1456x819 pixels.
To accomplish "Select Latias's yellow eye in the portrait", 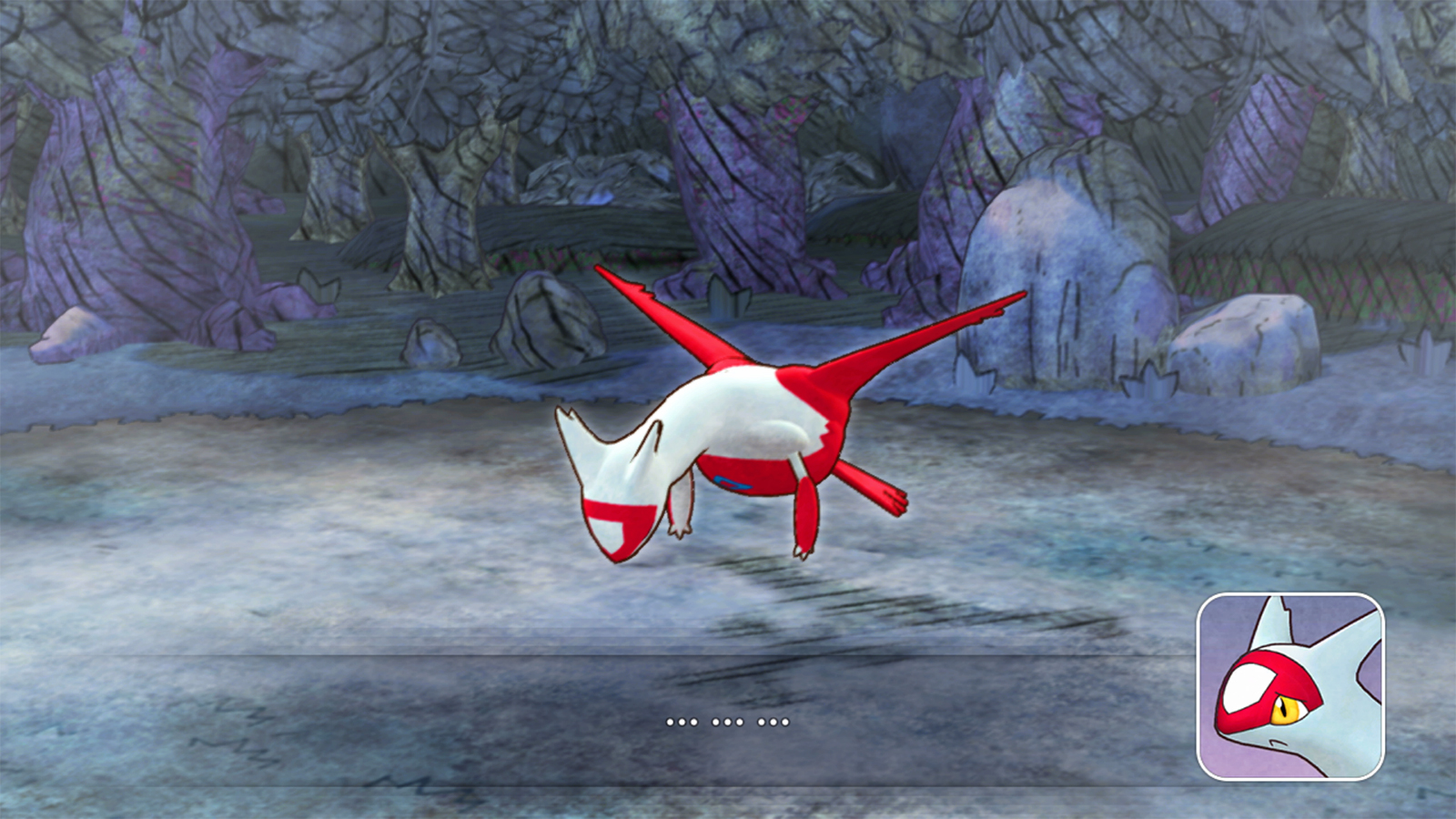I will tap(1288, 711).
